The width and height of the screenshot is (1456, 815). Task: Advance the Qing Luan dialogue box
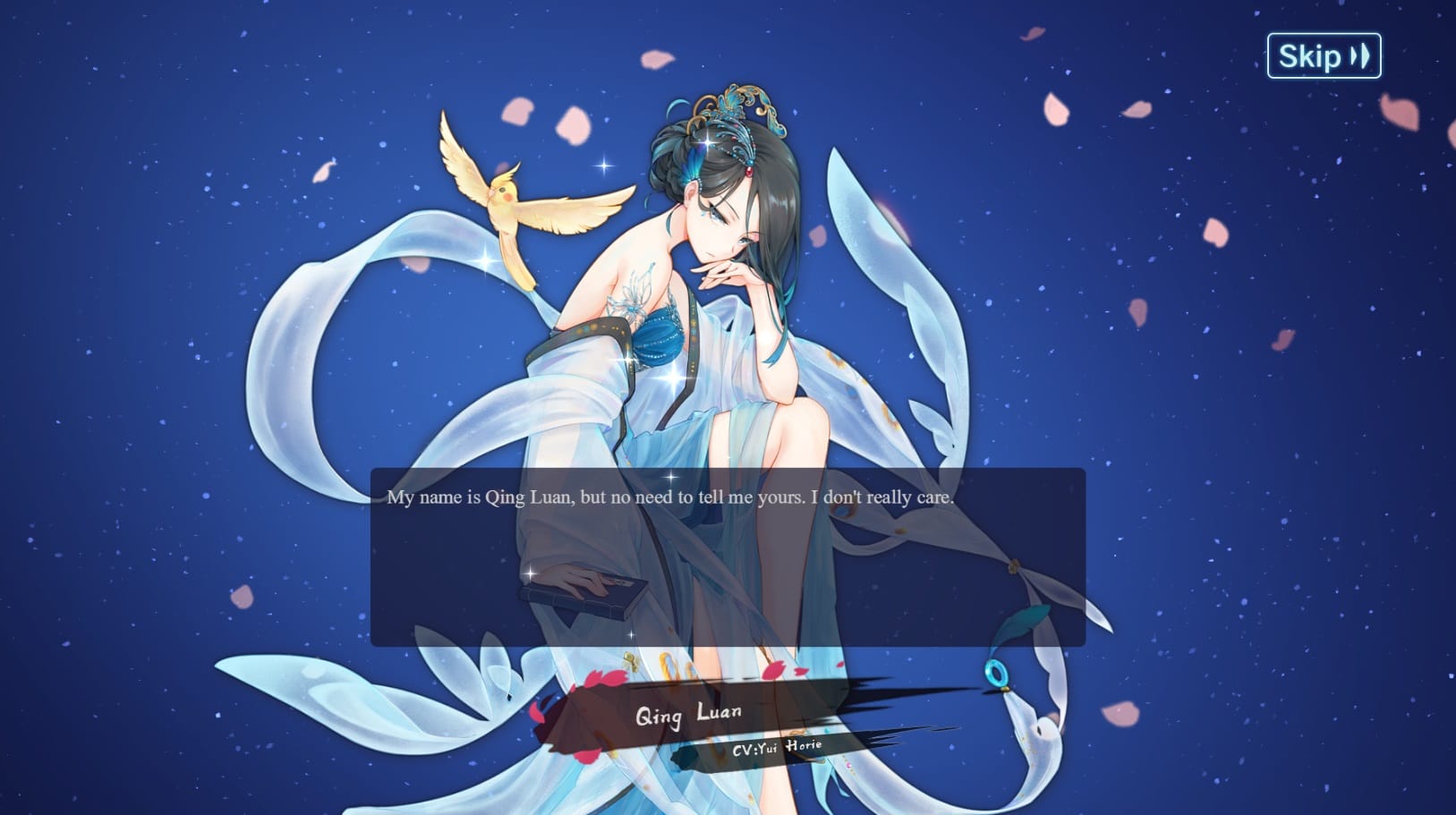727,556
